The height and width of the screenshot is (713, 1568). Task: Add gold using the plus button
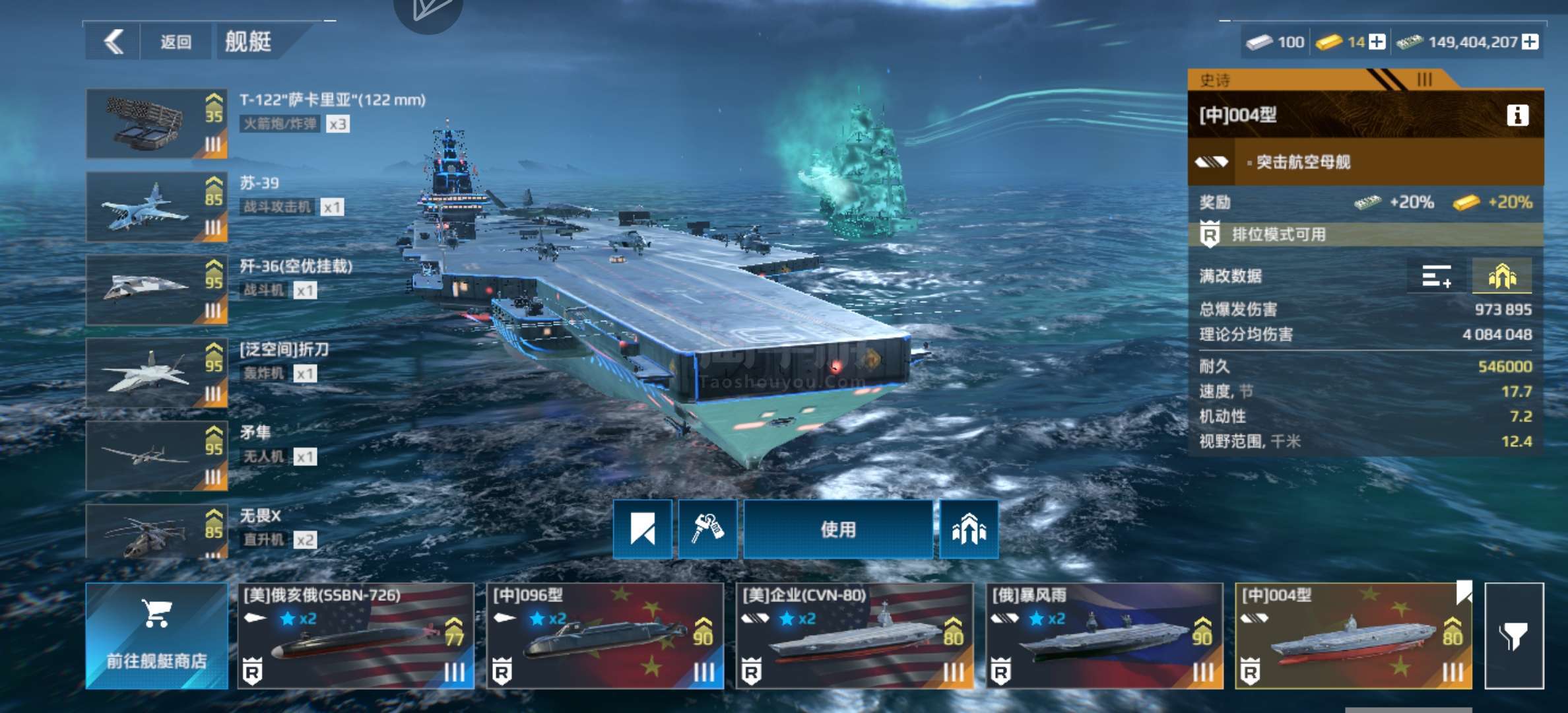pyautogui.click(x=1377, y=42)
